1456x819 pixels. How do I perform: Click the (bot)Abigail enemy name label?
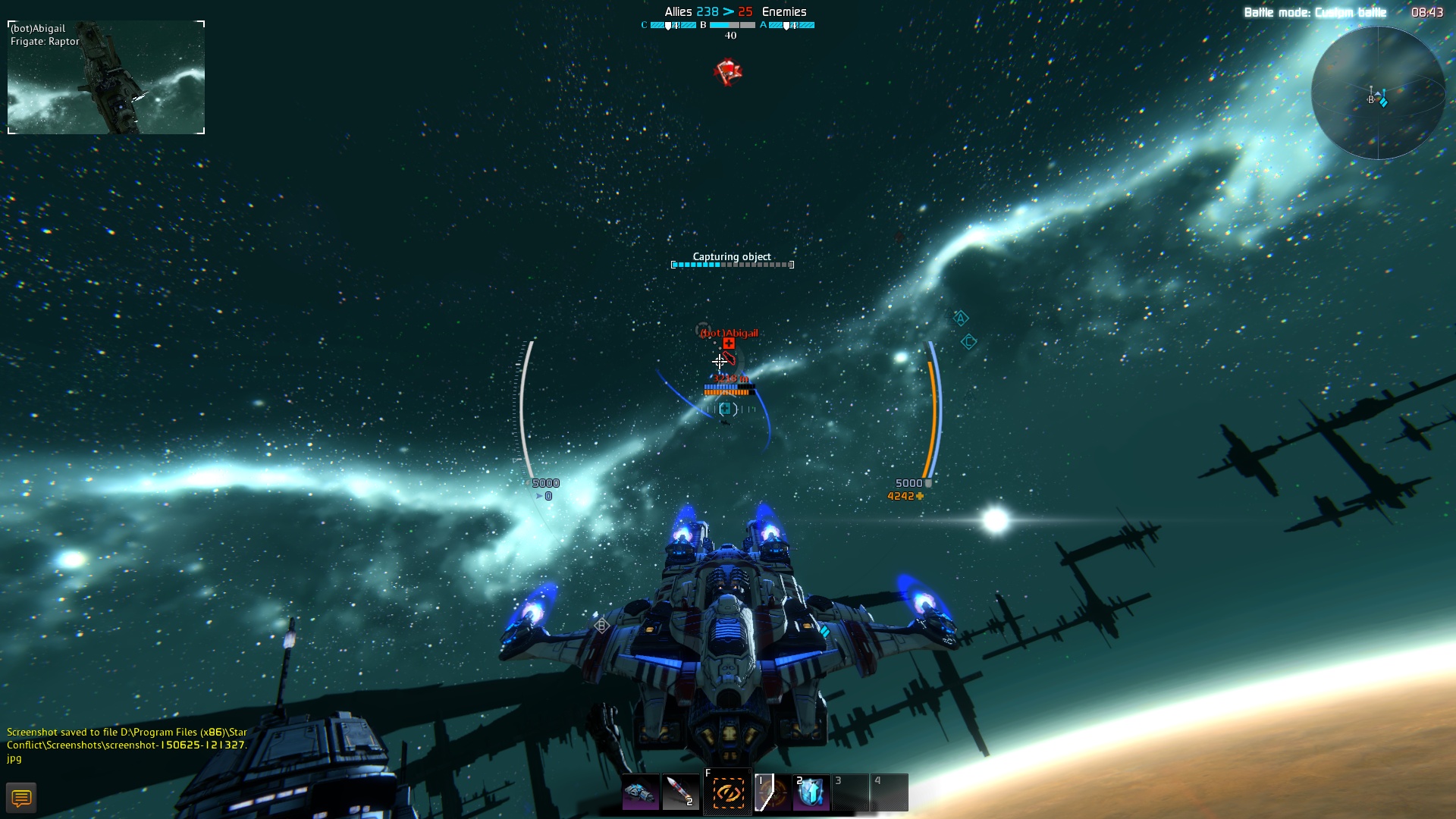tap(730, 331)
